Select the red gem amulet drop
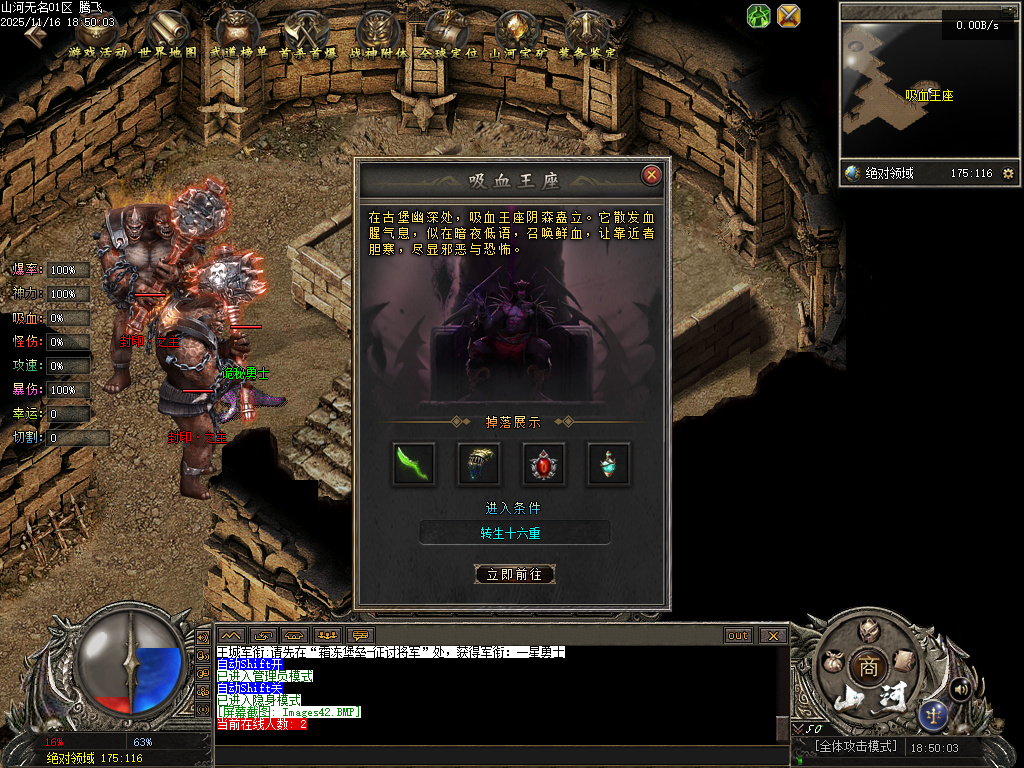Viewport: 1024px width, 768px height. pyautogui.click(x=544, y=464)
